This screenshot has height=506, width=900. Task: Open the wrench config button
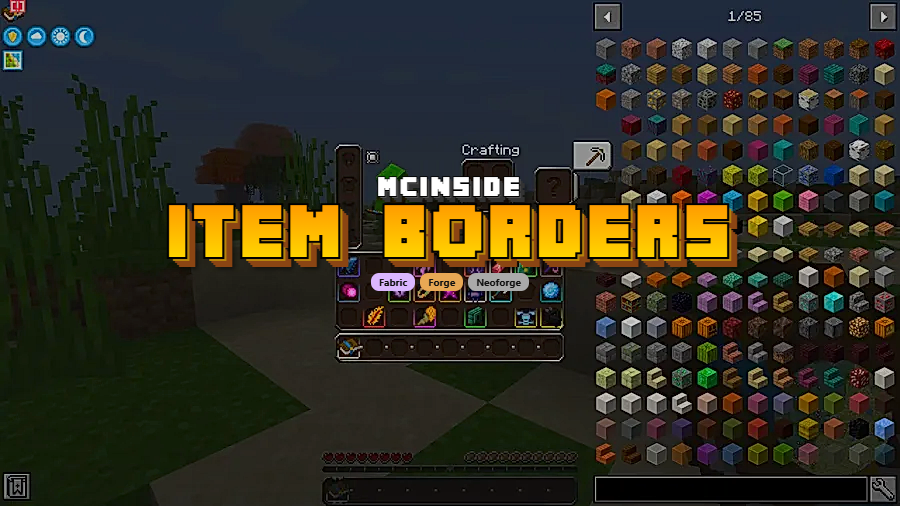coord(883,489)
